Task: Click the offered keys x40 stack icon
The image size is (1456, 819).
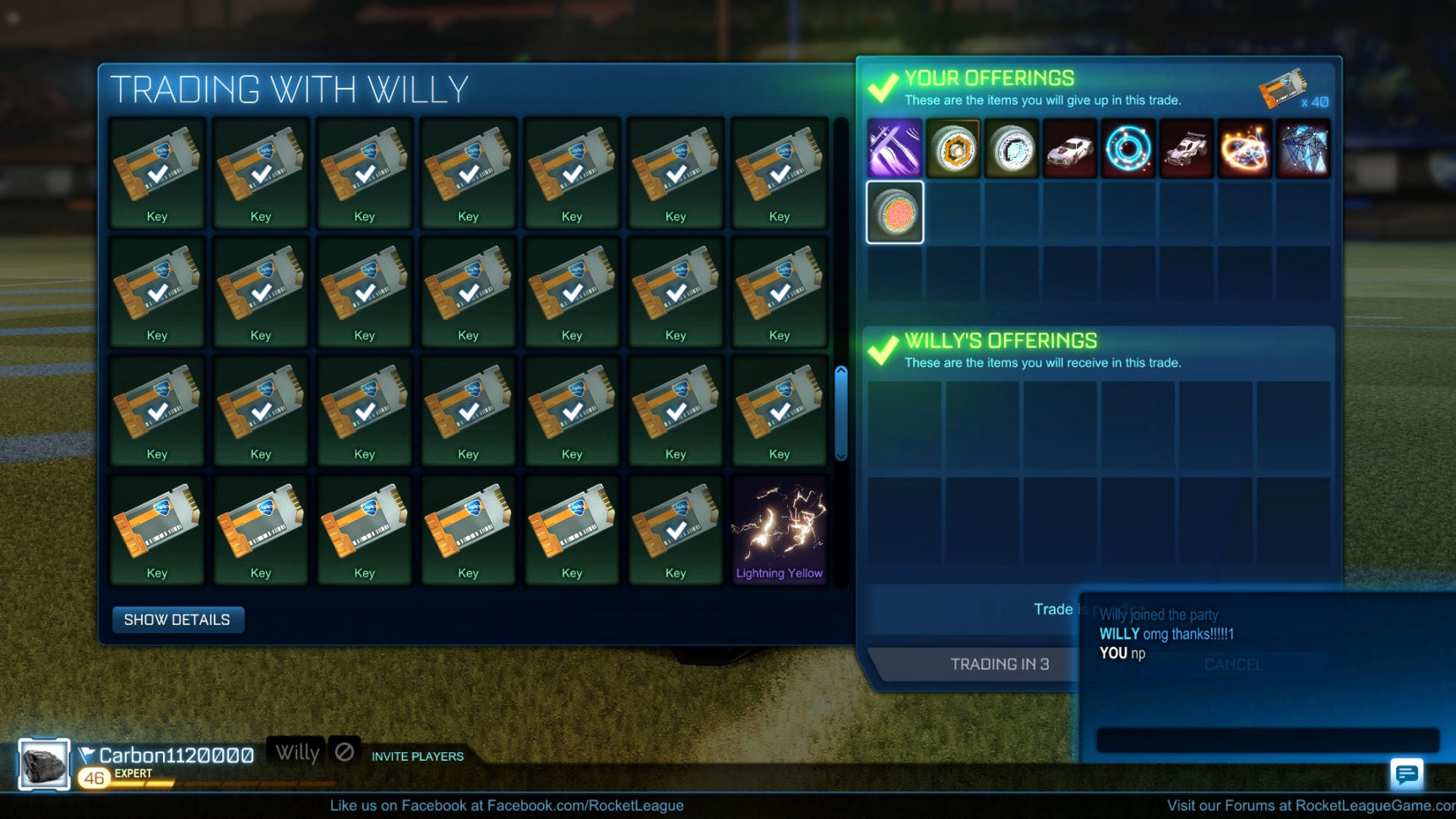Action: [x=1283, y=88]
